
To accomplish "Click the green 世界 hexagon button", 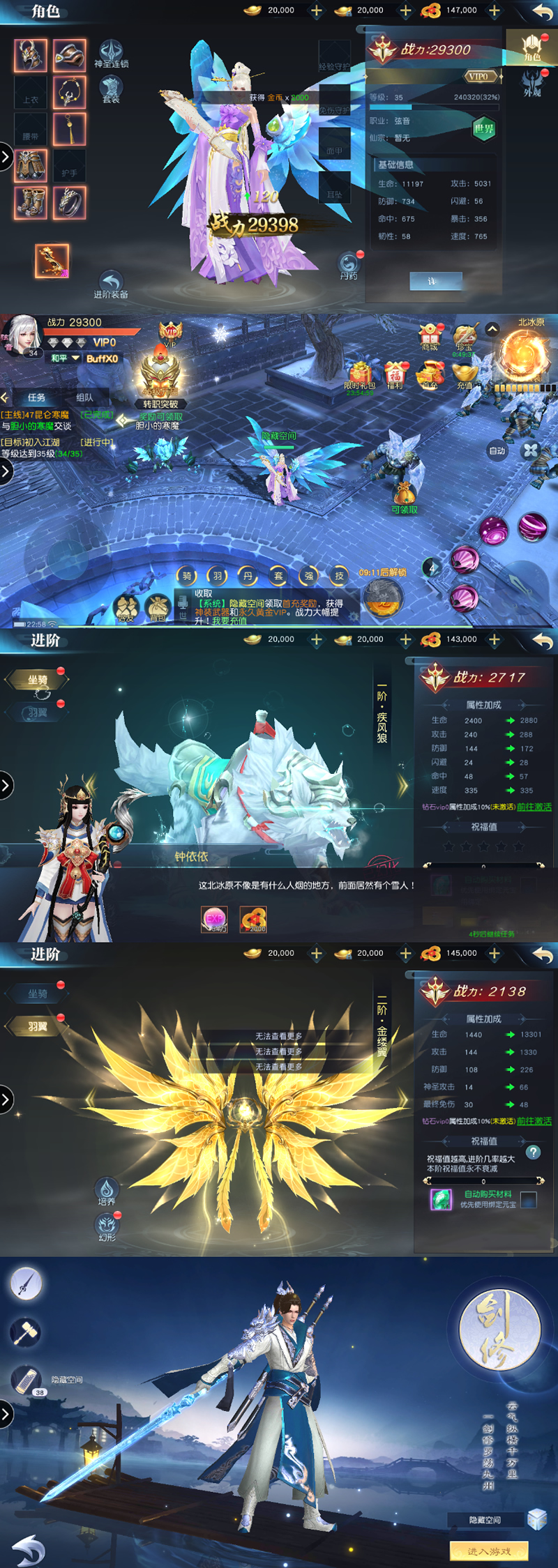I will coord(483,128).
